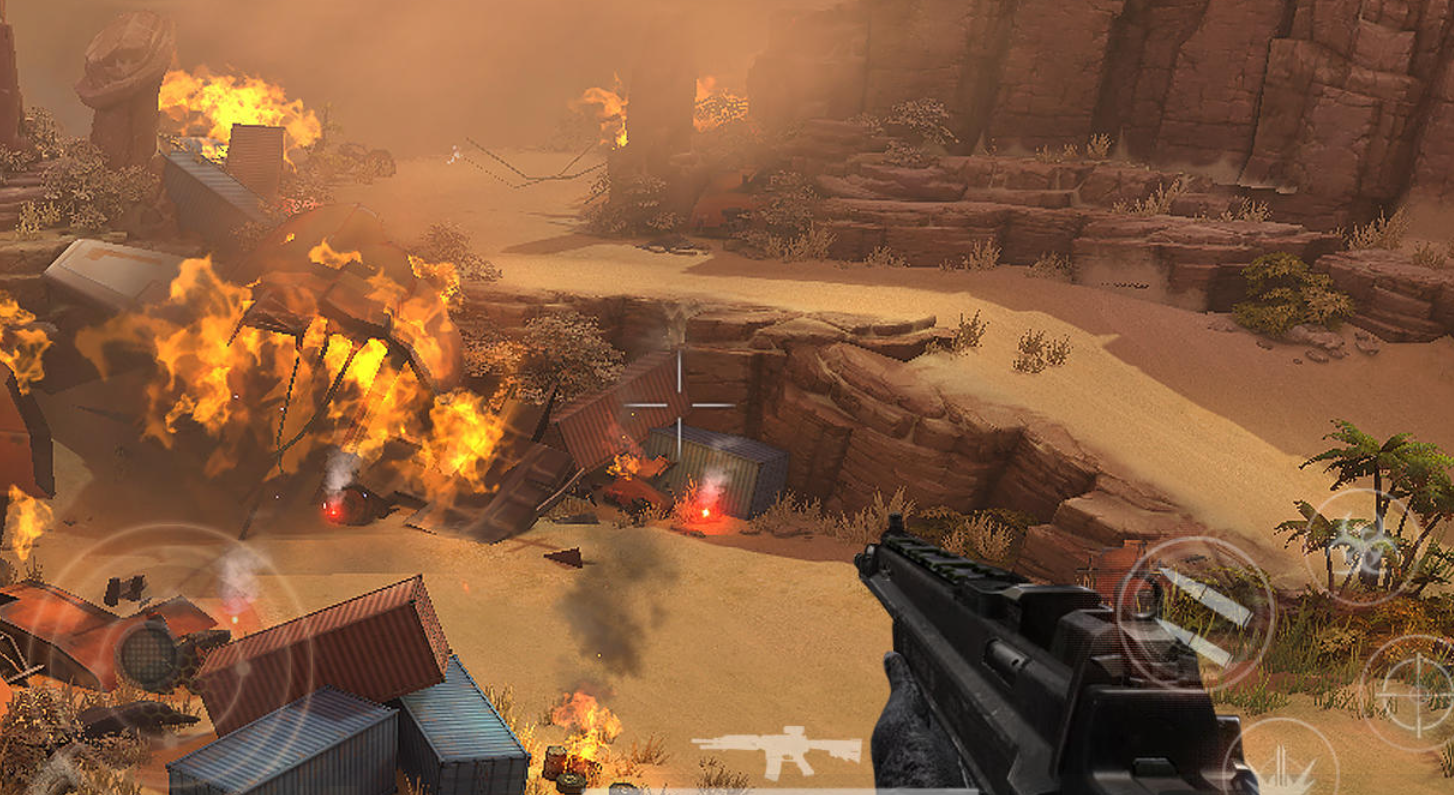Use the biohazard symbol grenade button
Image resolution: width=1454 pixels, height=795 pixels.
[1363, 547]
